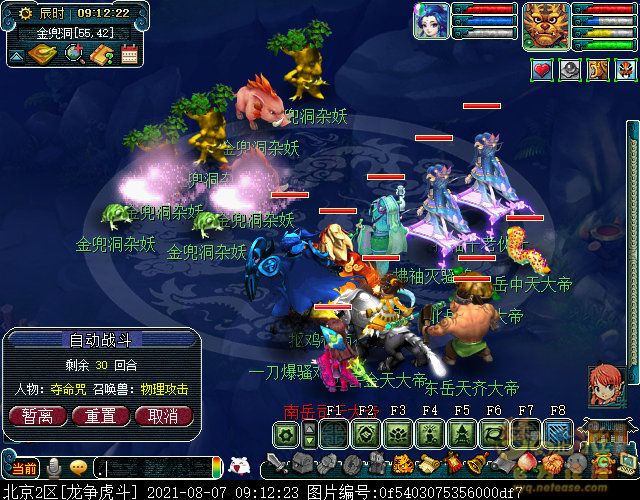640x500 pixels.
Task: Select the summoned lion pet portrait
Action: click(x=545, y=21)
